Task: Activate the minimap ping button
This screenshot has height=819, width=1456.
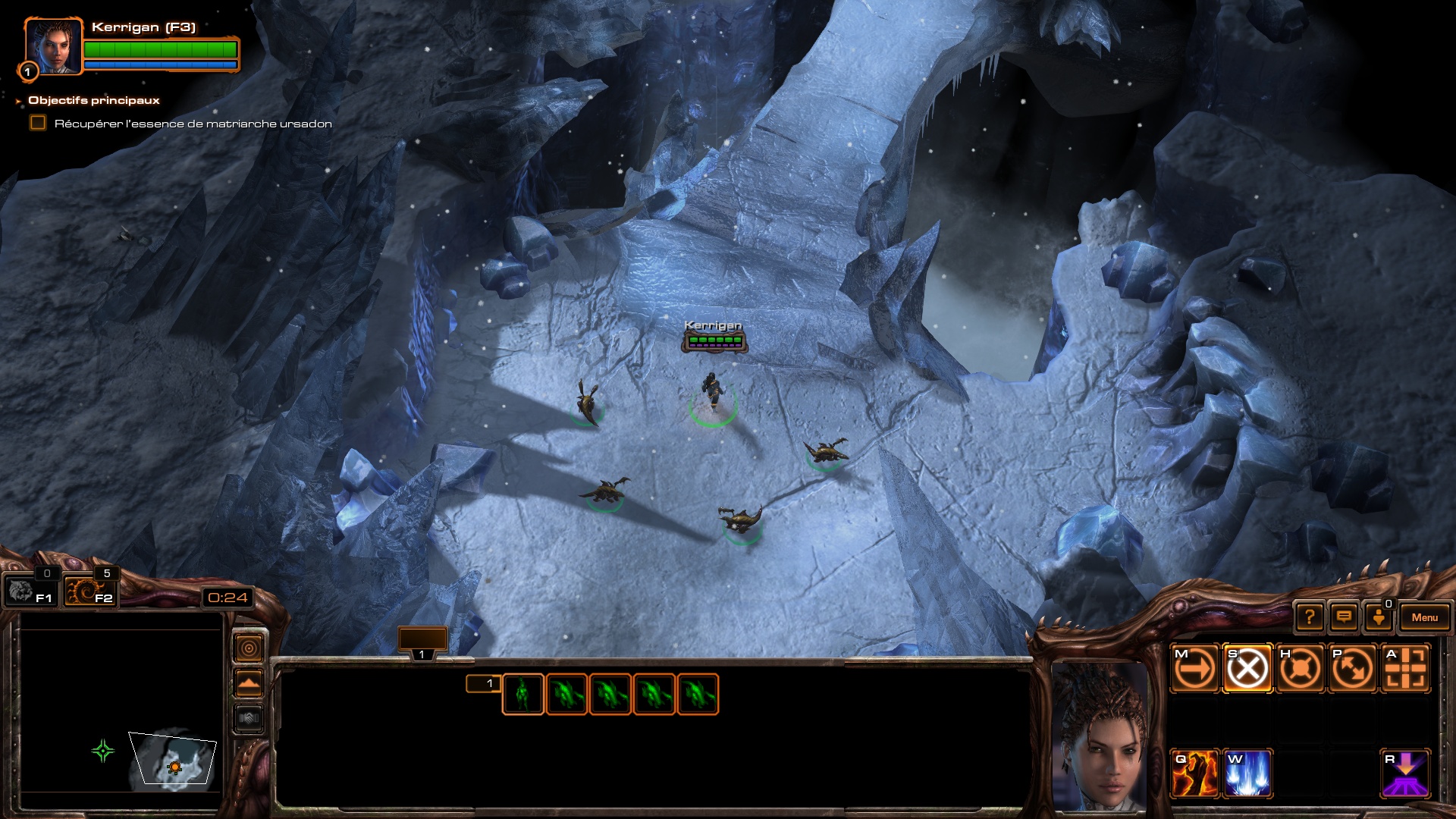Action: click(x=249, y=648)
